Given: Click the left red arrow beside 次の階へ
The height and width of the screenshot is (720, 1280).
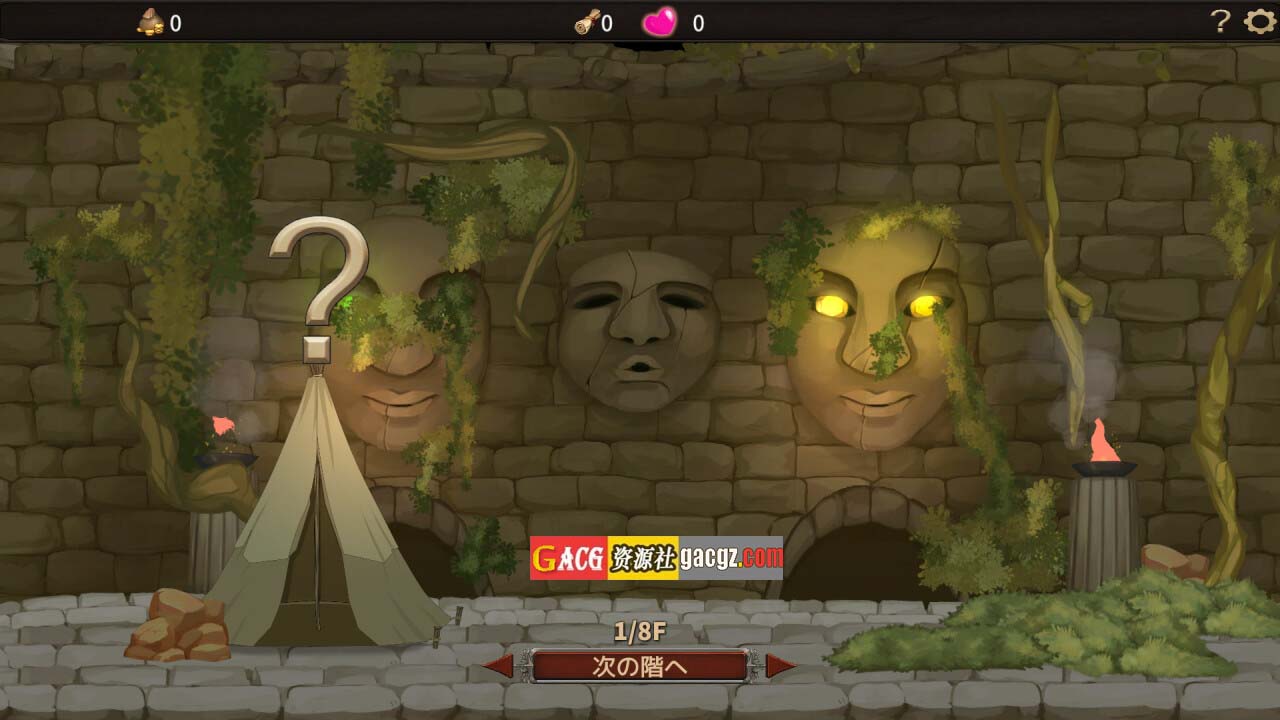Looking at the screenshot, I should pos(499,666).
